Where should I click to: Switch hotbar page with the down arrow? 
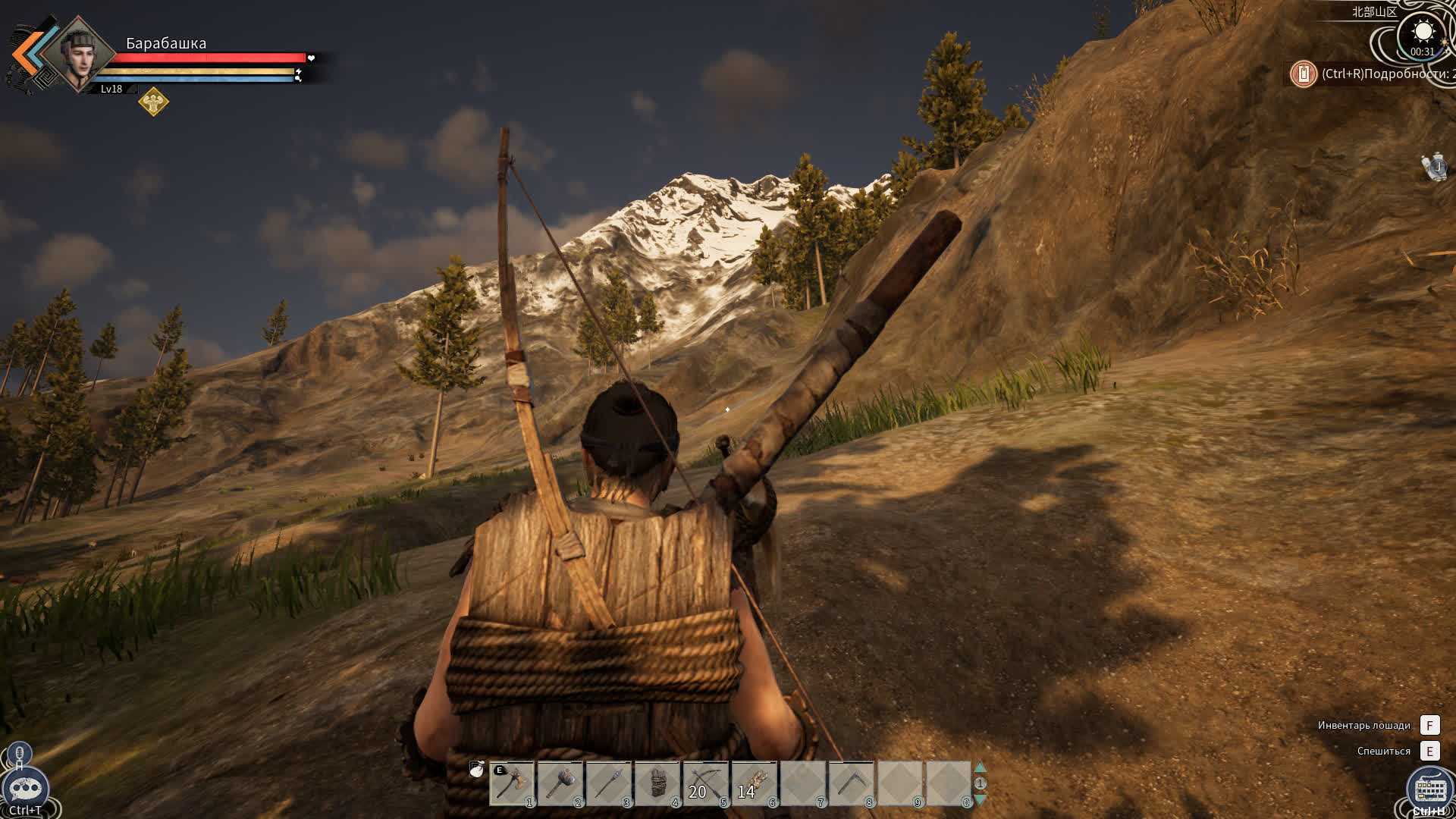(980, 799)
